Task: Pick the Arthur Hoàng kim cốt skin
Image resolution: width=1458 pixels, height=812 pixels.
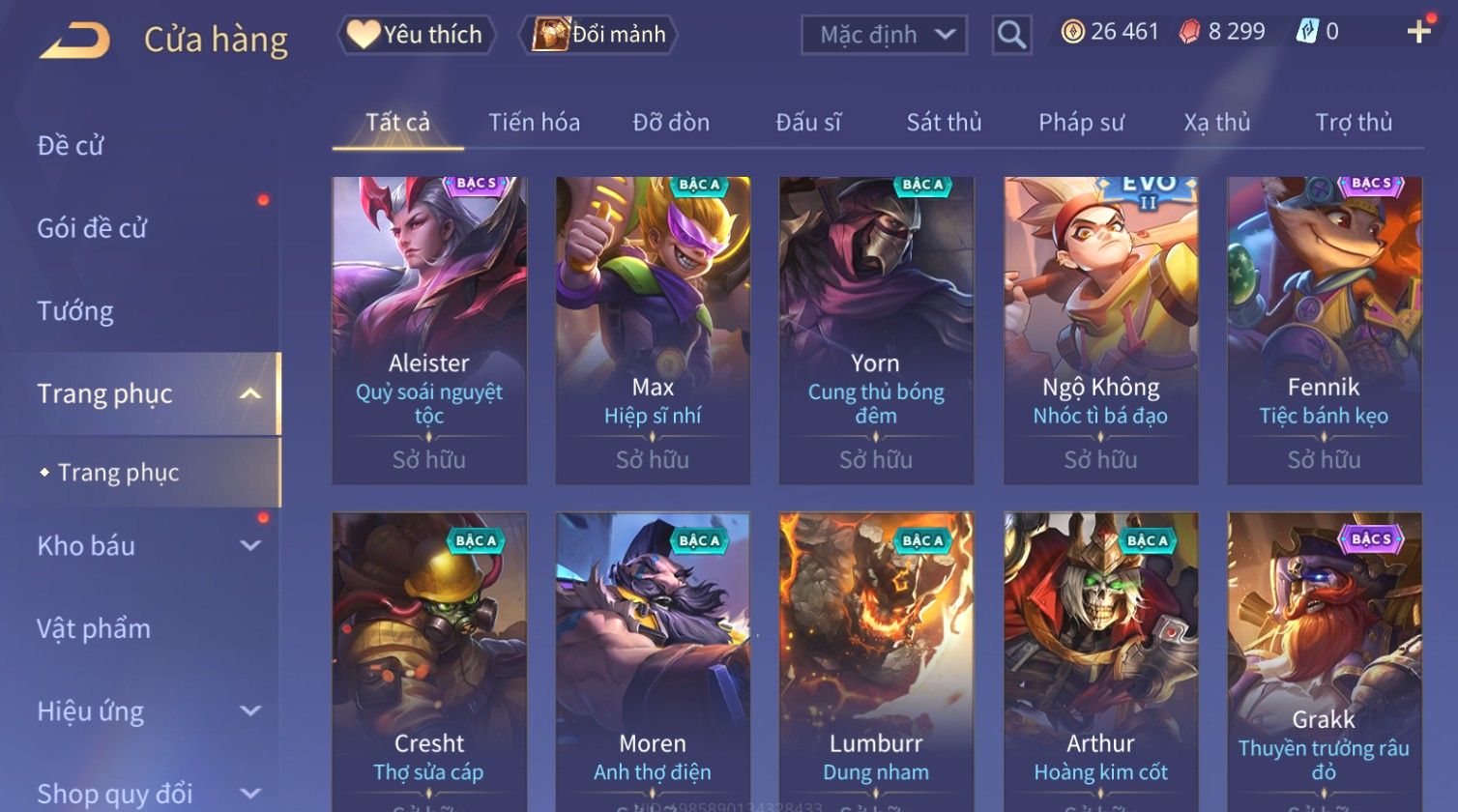Action: pos(1100,657)
